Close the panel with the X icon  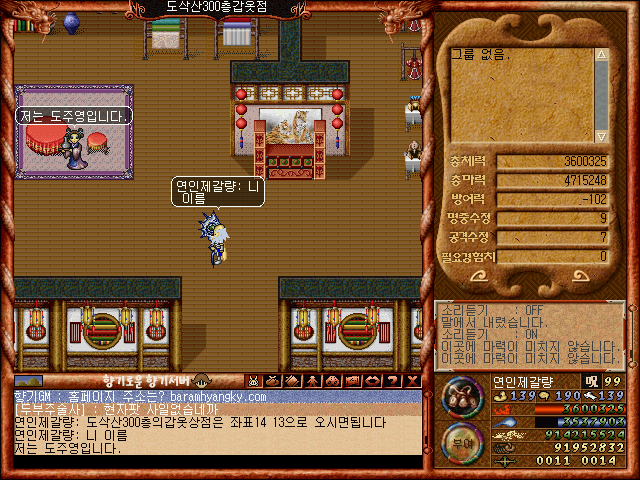coord(412,381)
